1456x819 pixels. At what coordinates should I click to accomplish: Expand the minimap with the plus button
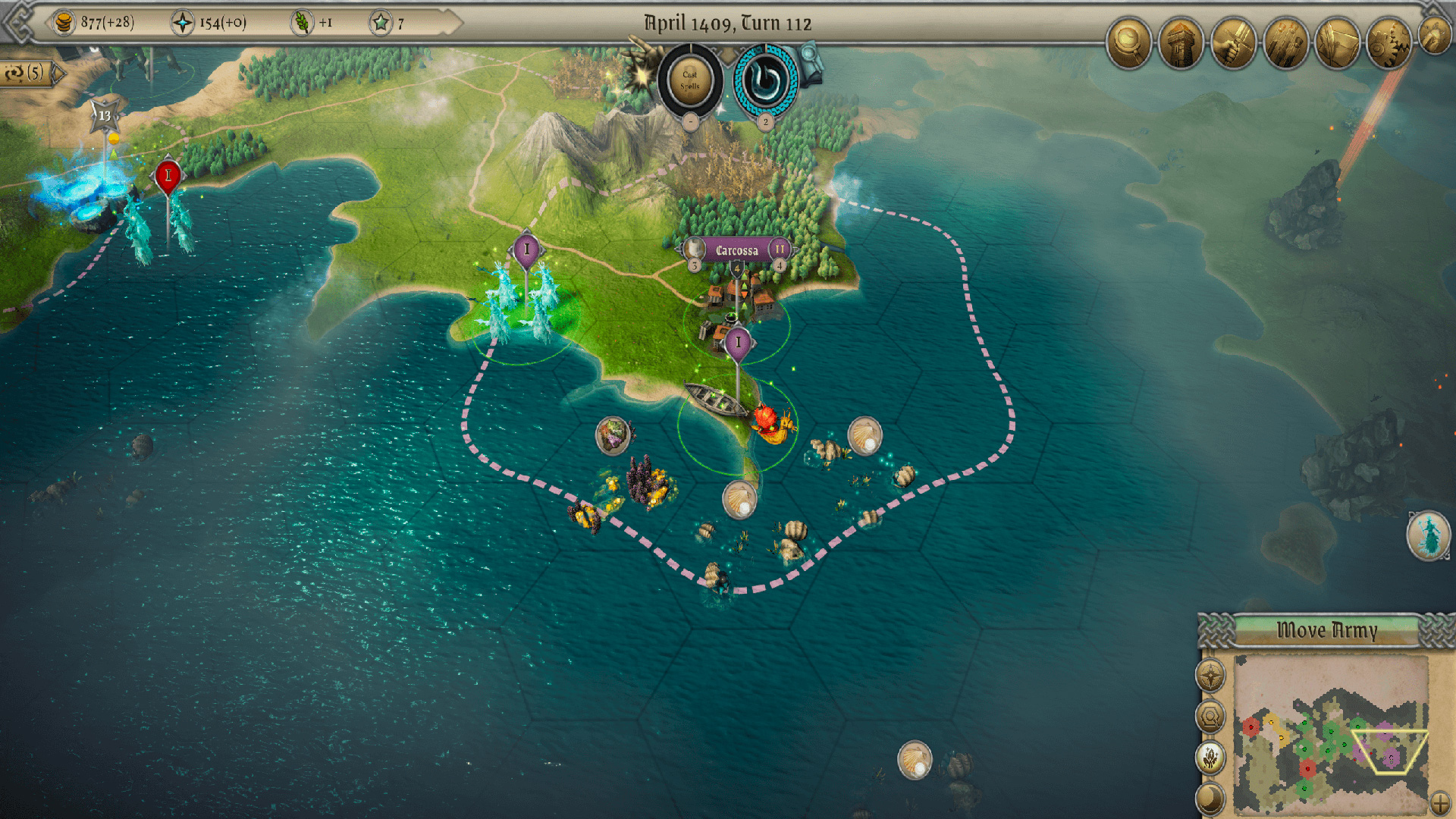1439,802
